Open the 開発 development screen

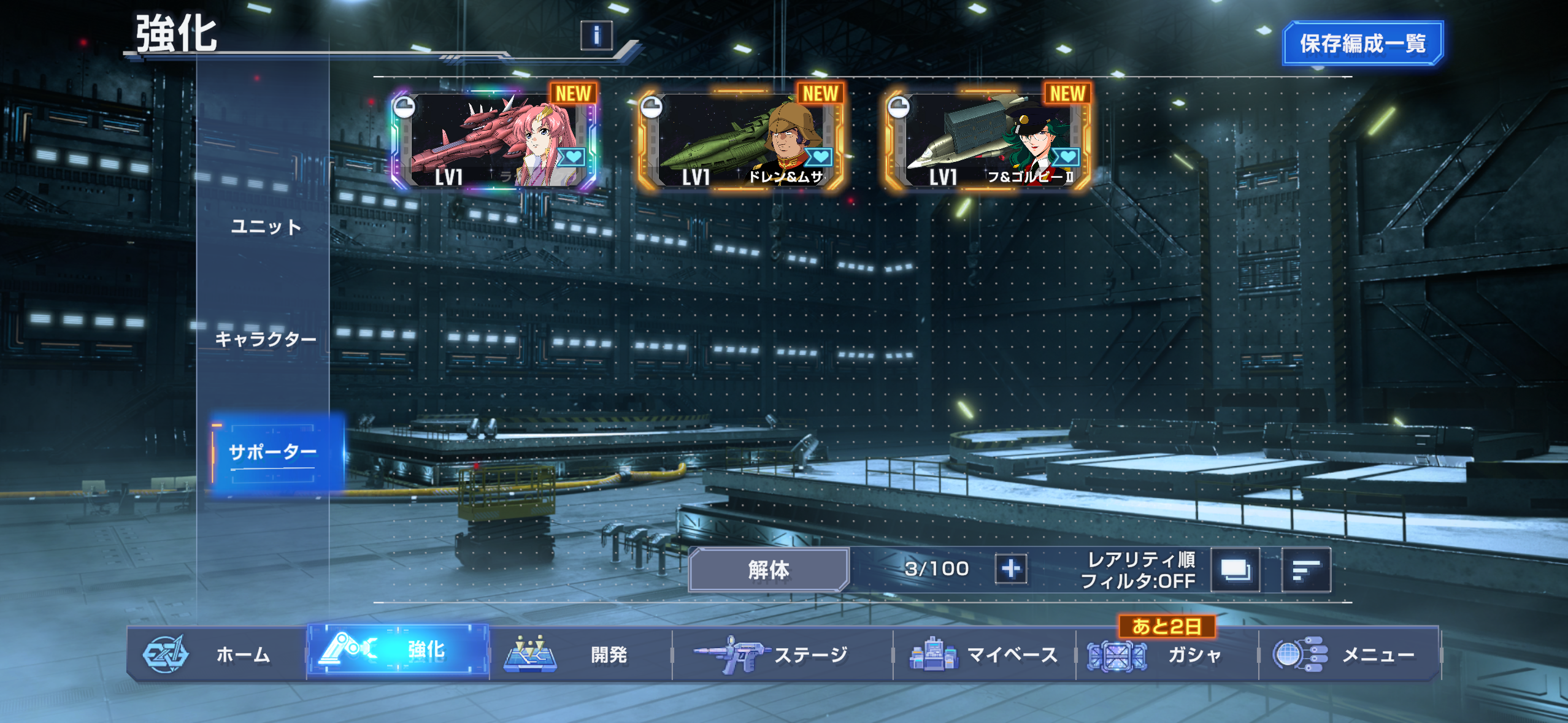click(x=580, y=654)
